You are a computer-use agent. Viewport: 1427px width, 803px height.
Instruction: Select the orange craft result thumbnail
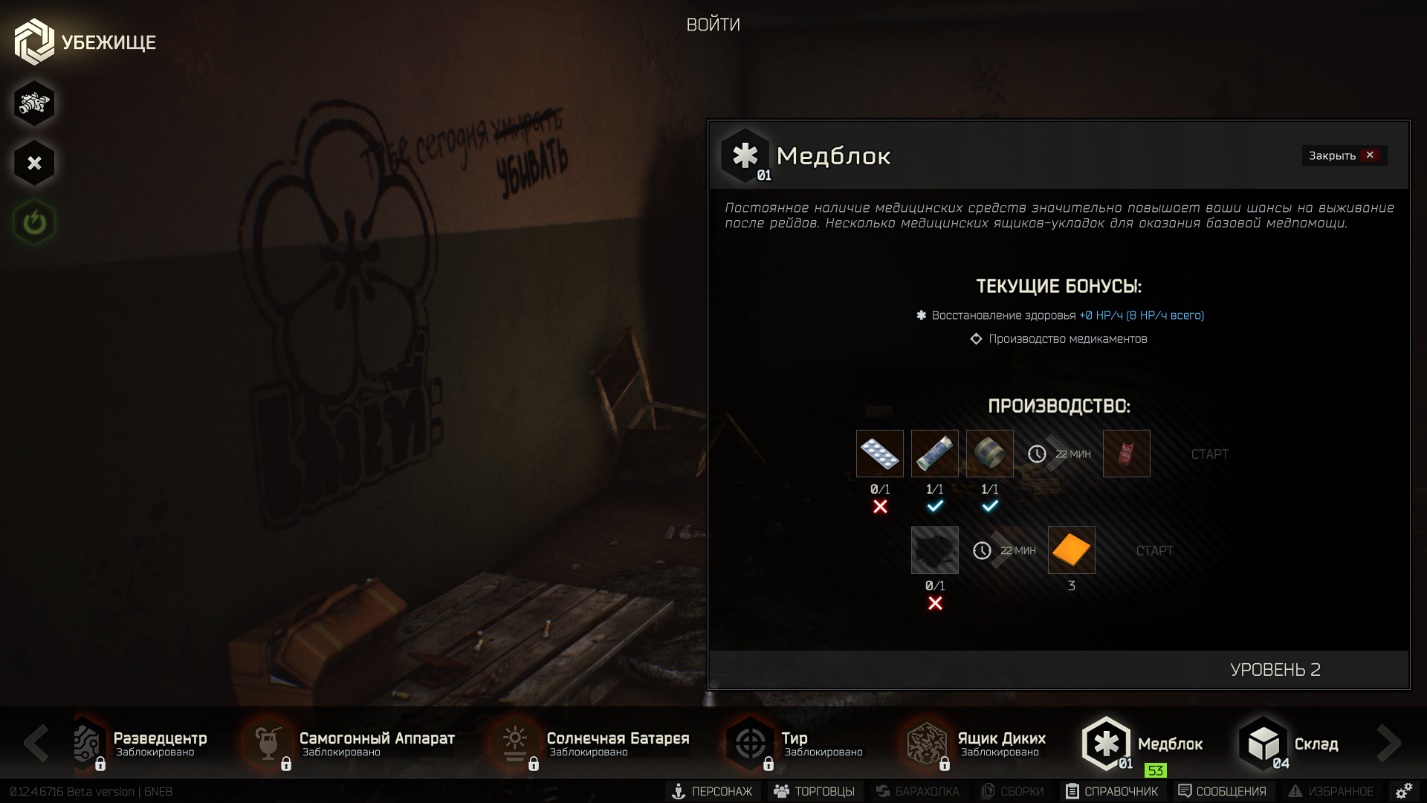pos(1071,549)
